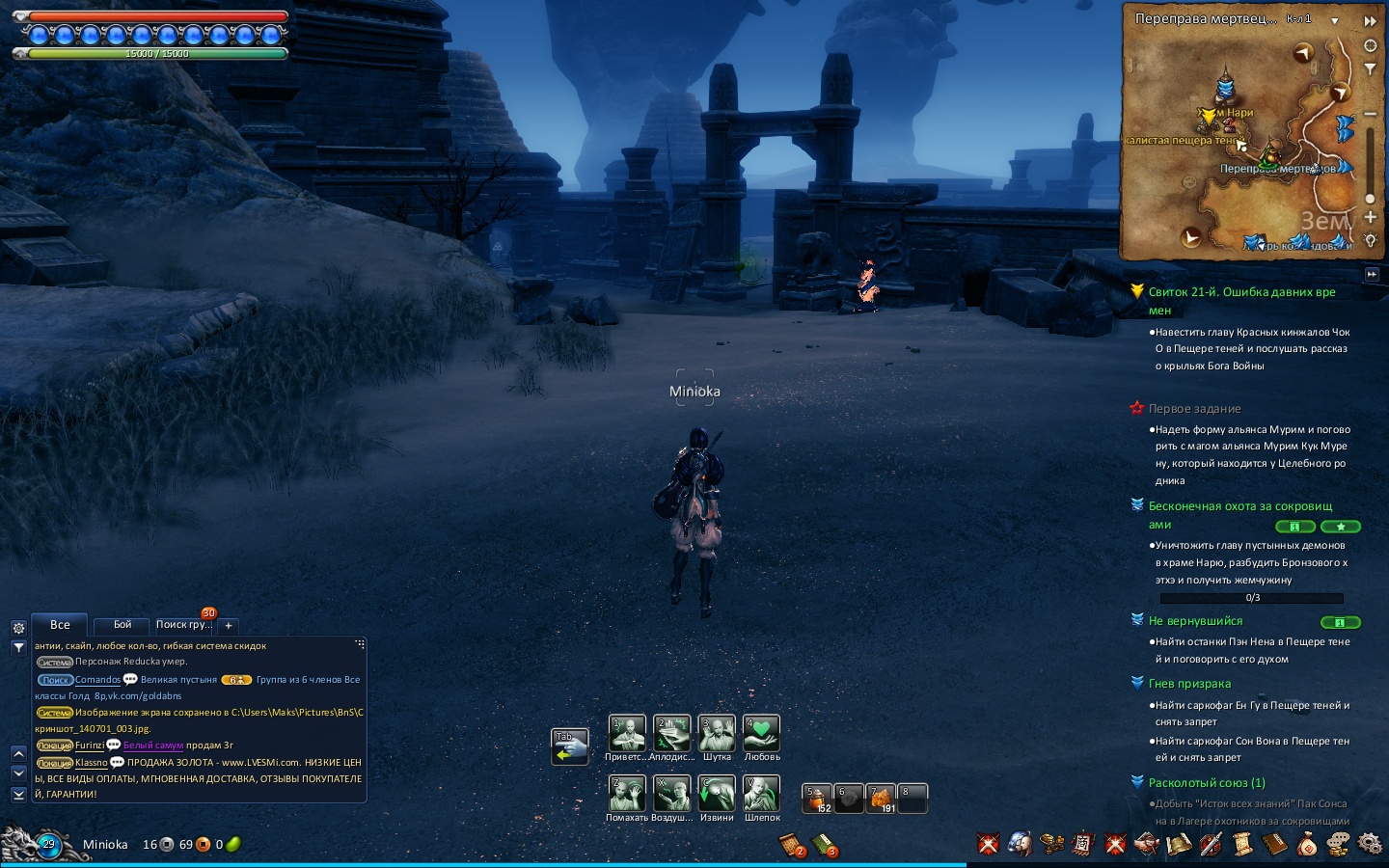1389x868 pixels.
Task: Use the orange potion in slot 5
Action: coord(817,799)
